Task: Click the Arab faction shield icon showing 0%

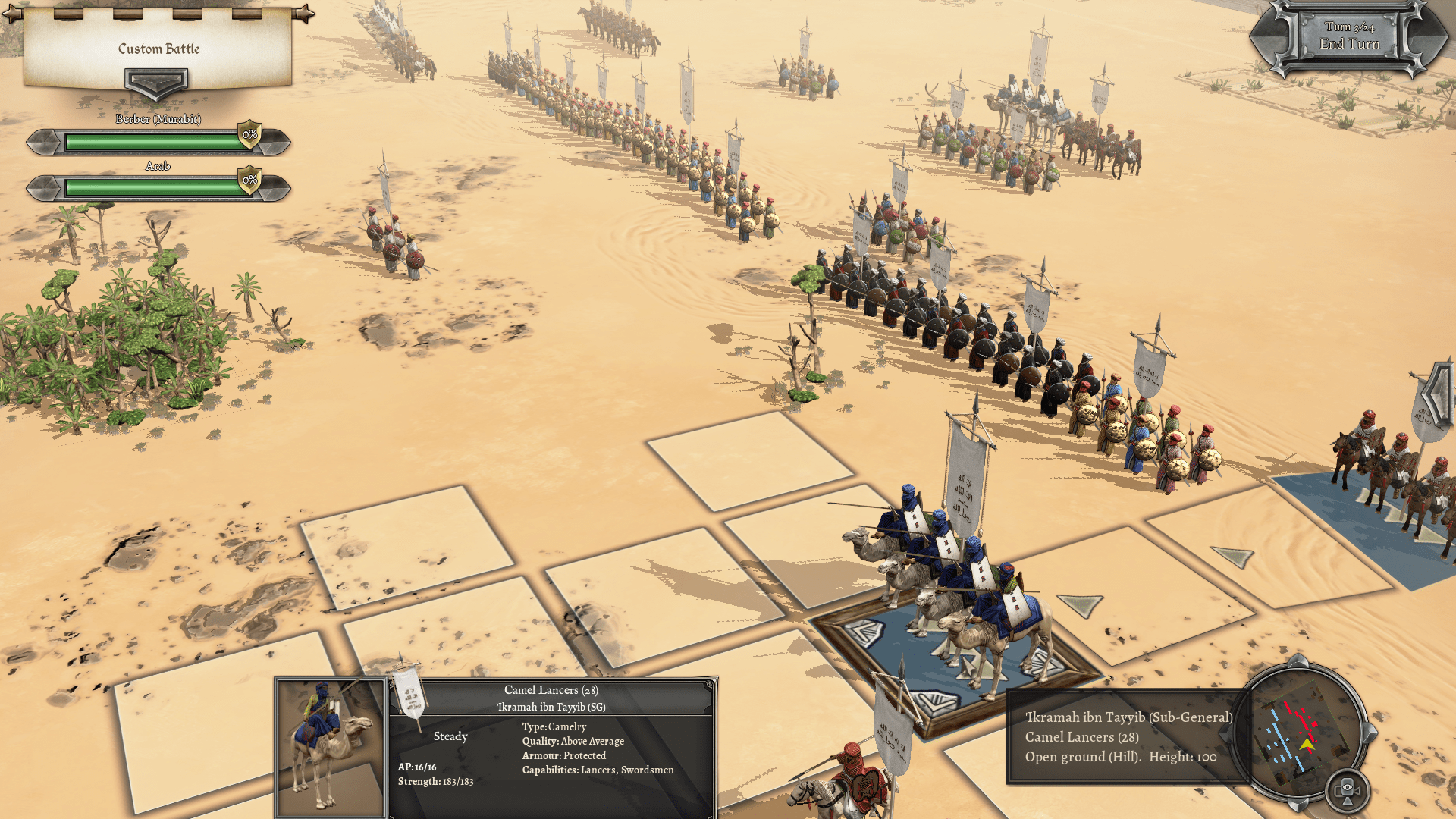Action: point(249,180)
